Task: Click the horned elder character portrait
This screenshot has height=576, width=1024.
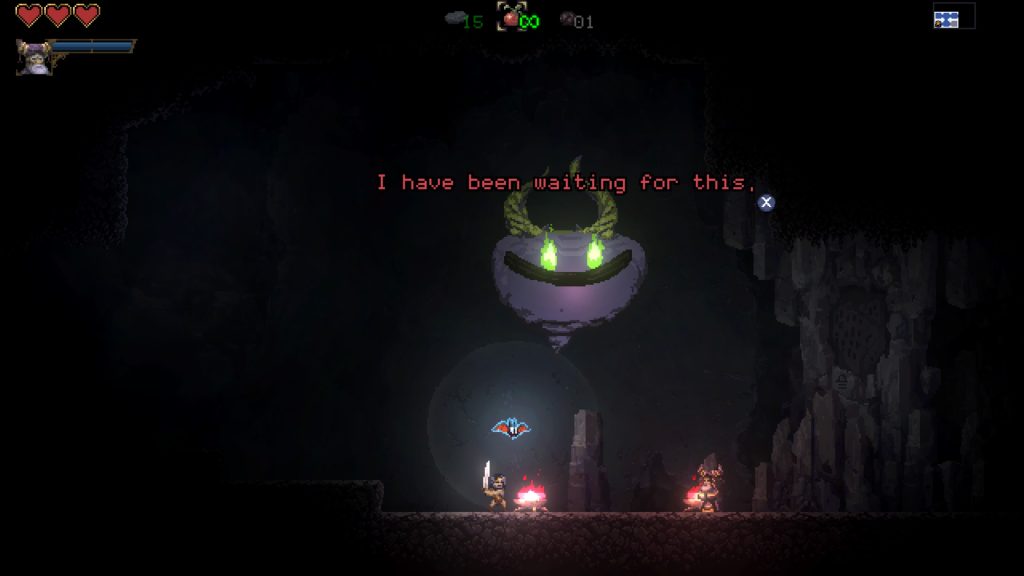Action: point(33,56)
